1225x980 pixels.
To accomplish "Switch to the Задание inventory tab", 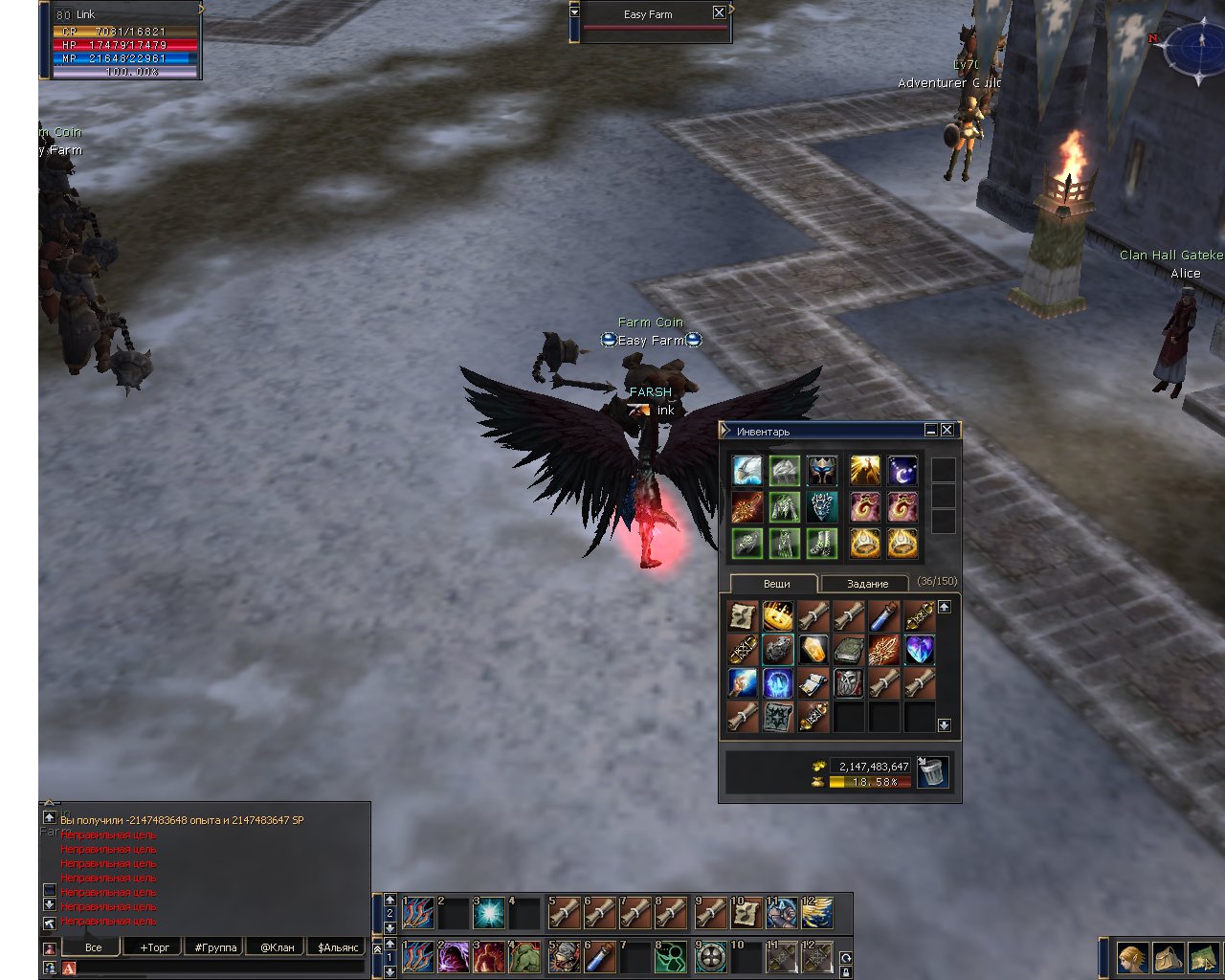I will pos(867,584).
